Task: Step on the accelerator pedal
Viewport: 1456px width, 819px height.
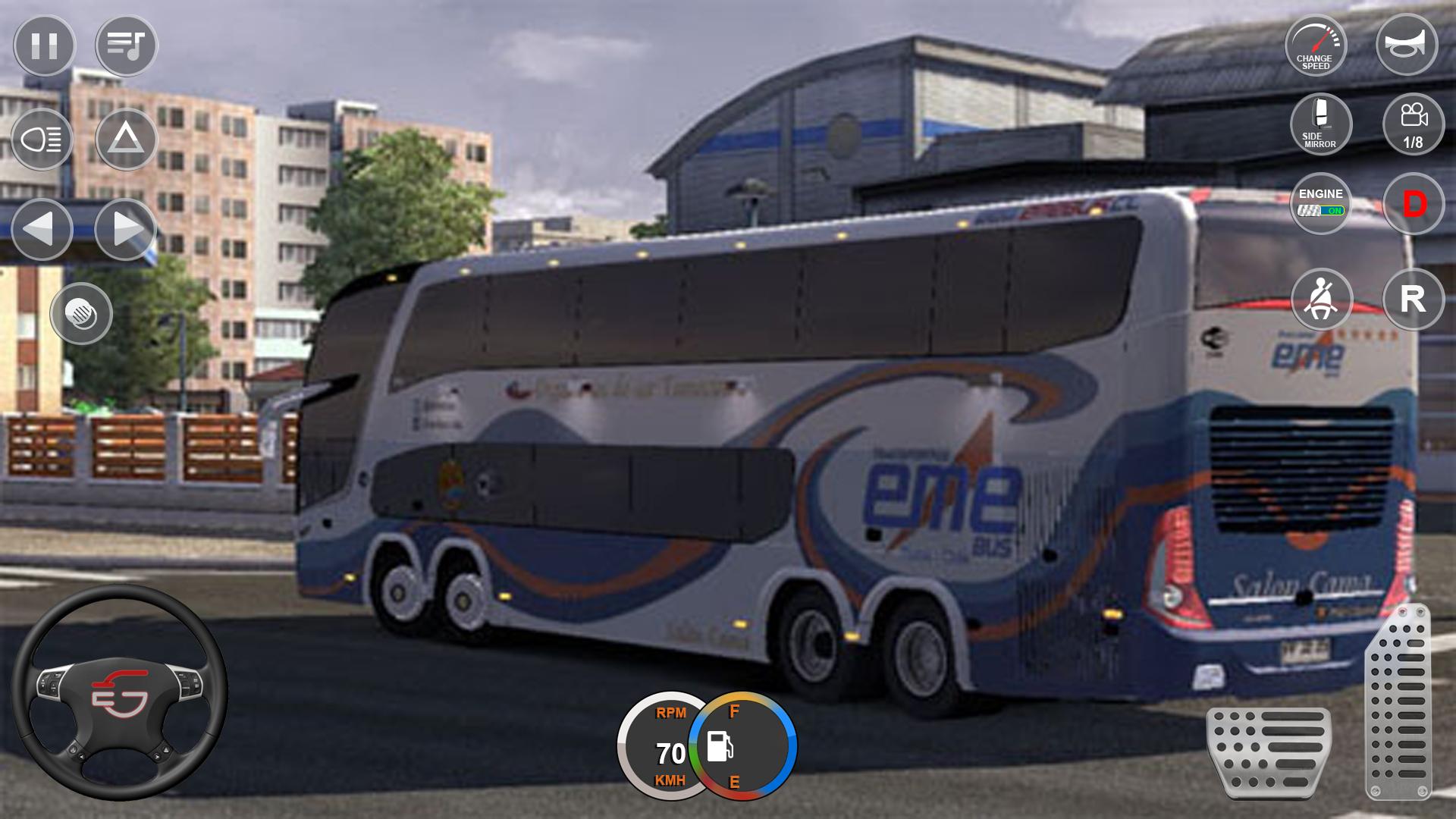Action: pos(1398,701)
